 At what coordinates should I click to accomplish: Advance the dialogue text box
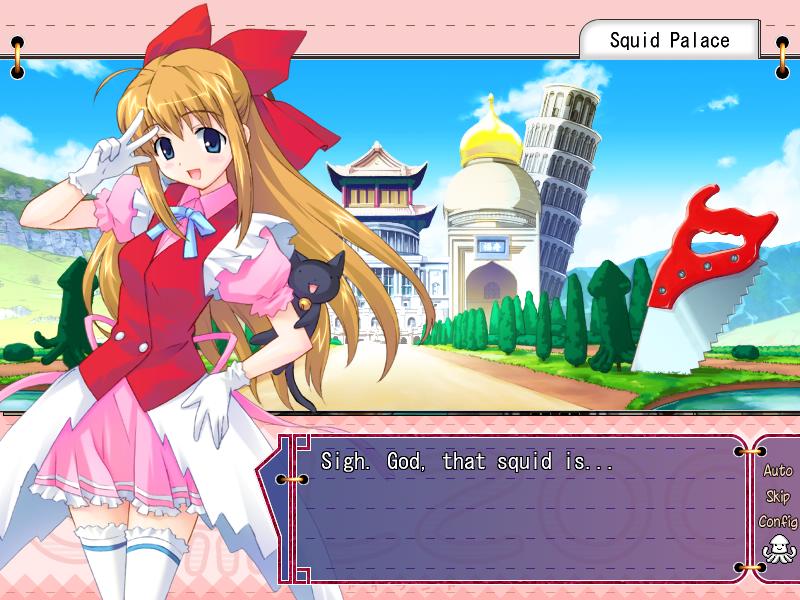pos(520,510)
